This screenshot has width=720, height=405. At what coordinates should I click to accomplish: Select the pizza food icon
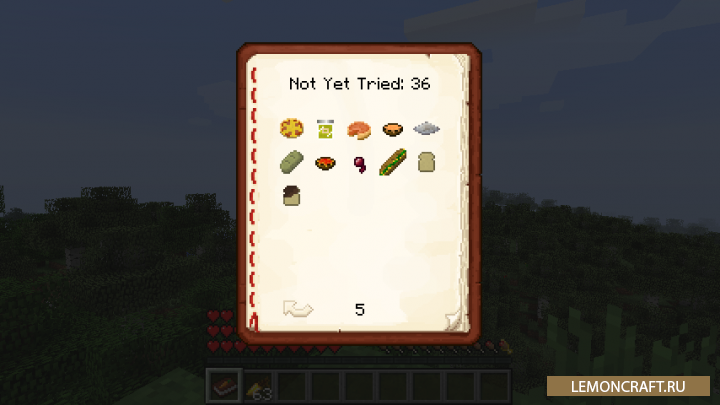pos(292,128)
